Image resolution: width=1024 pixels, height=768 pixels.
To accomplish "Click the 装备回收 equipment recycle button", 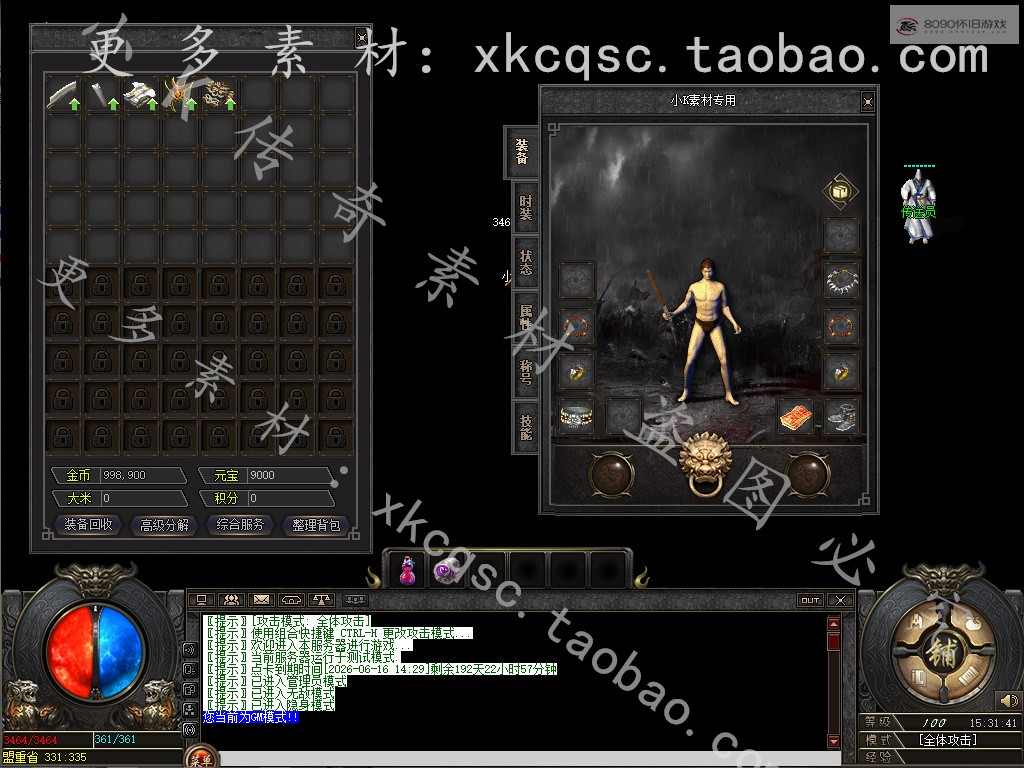I will tap(88, 525).
